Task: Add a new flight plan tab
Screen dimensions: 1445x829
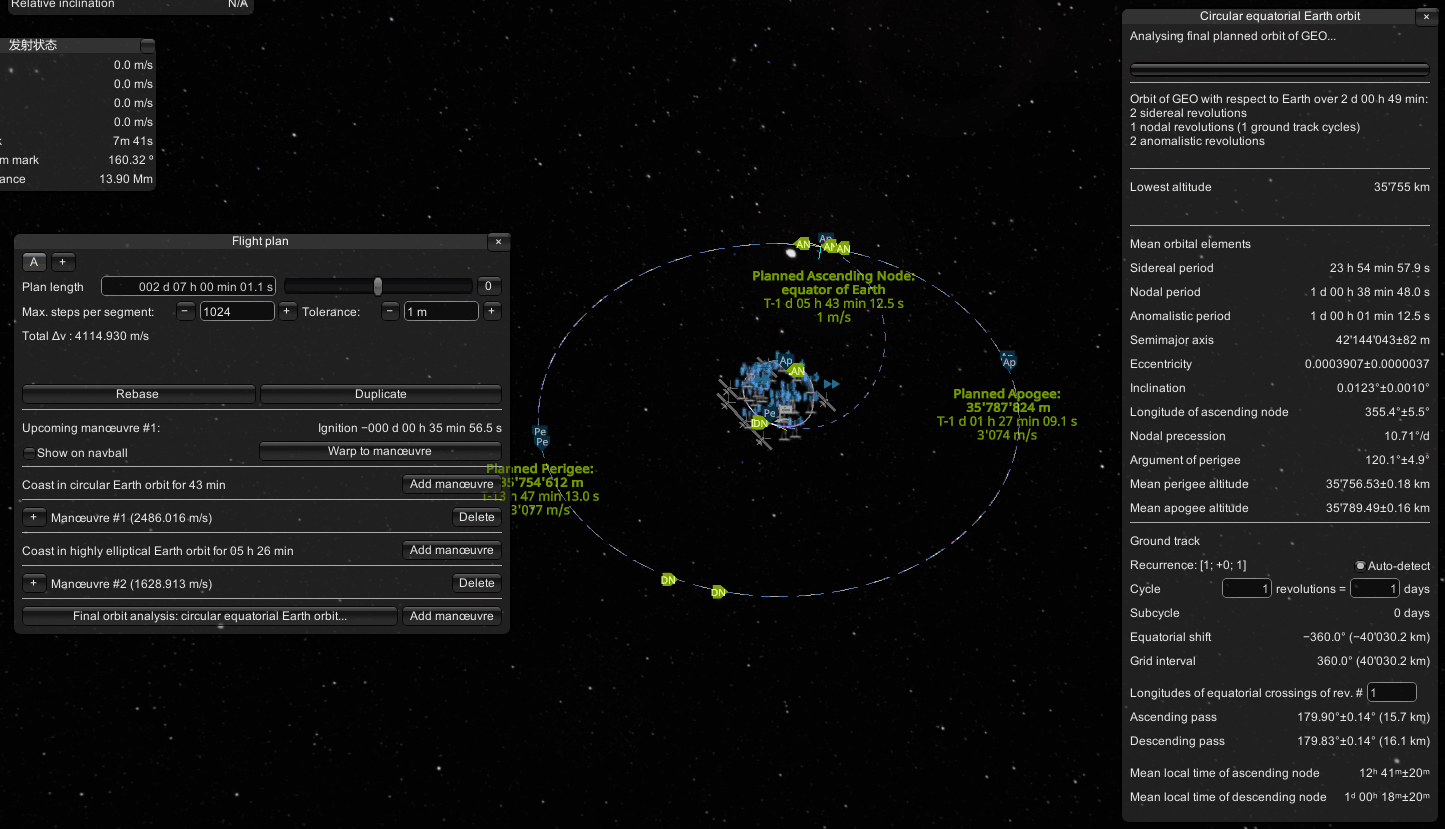Action: point(62,262)
